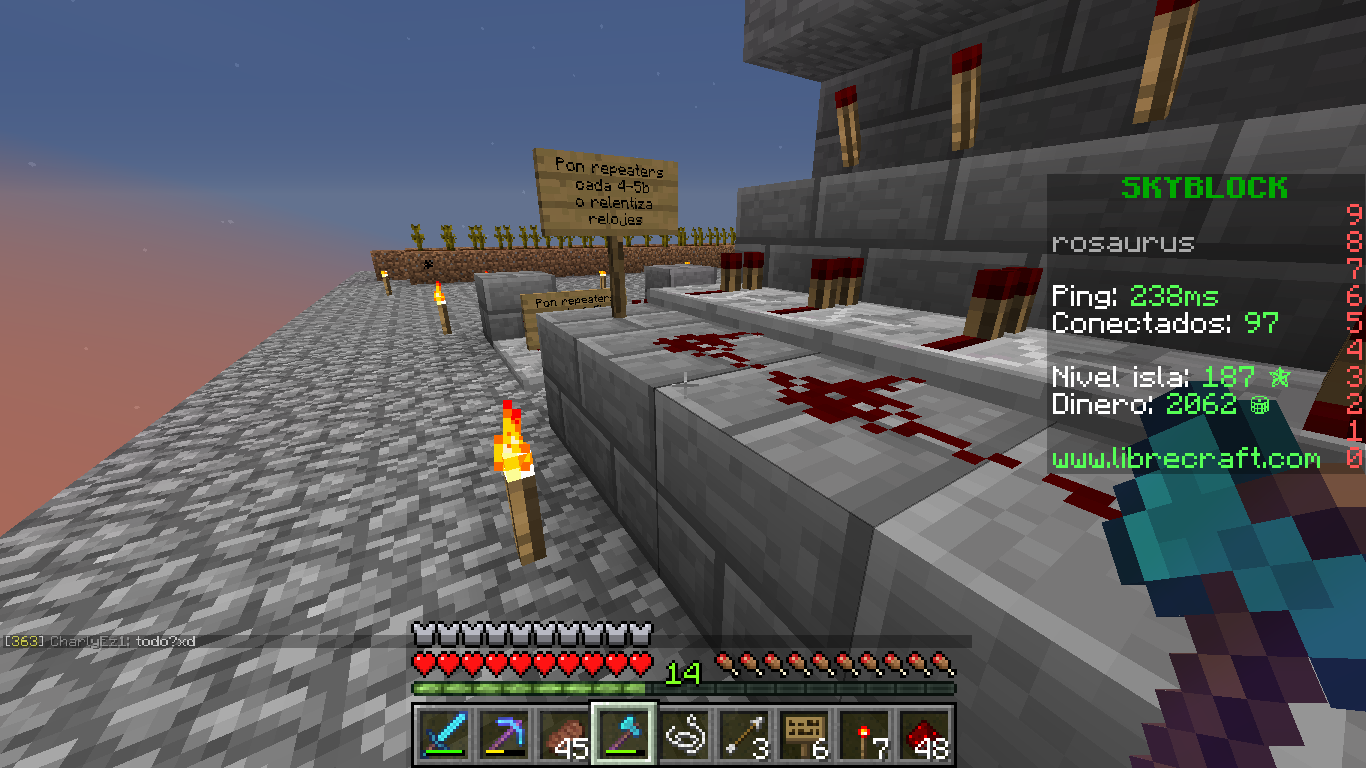
Task: Pick the string item slot
Action: pos(685,735)
